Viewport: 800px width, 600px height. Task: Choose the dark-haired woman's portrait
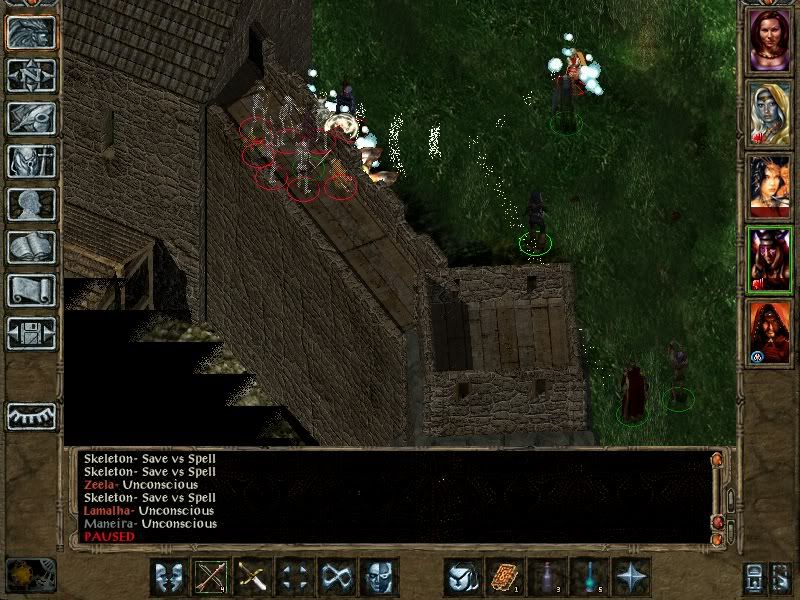click(770, 185)
